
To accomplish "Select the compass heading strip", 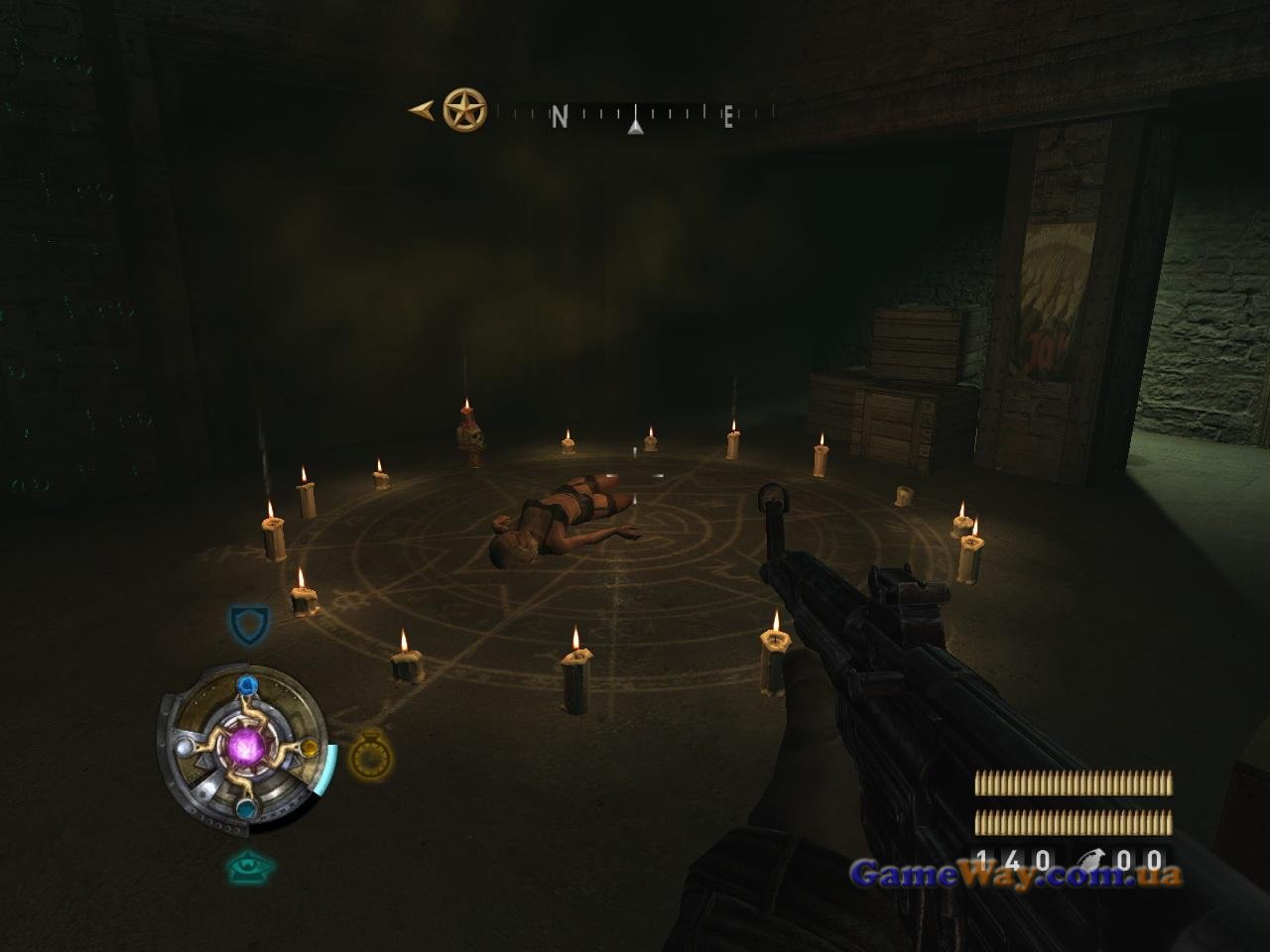I will point(635,116).
